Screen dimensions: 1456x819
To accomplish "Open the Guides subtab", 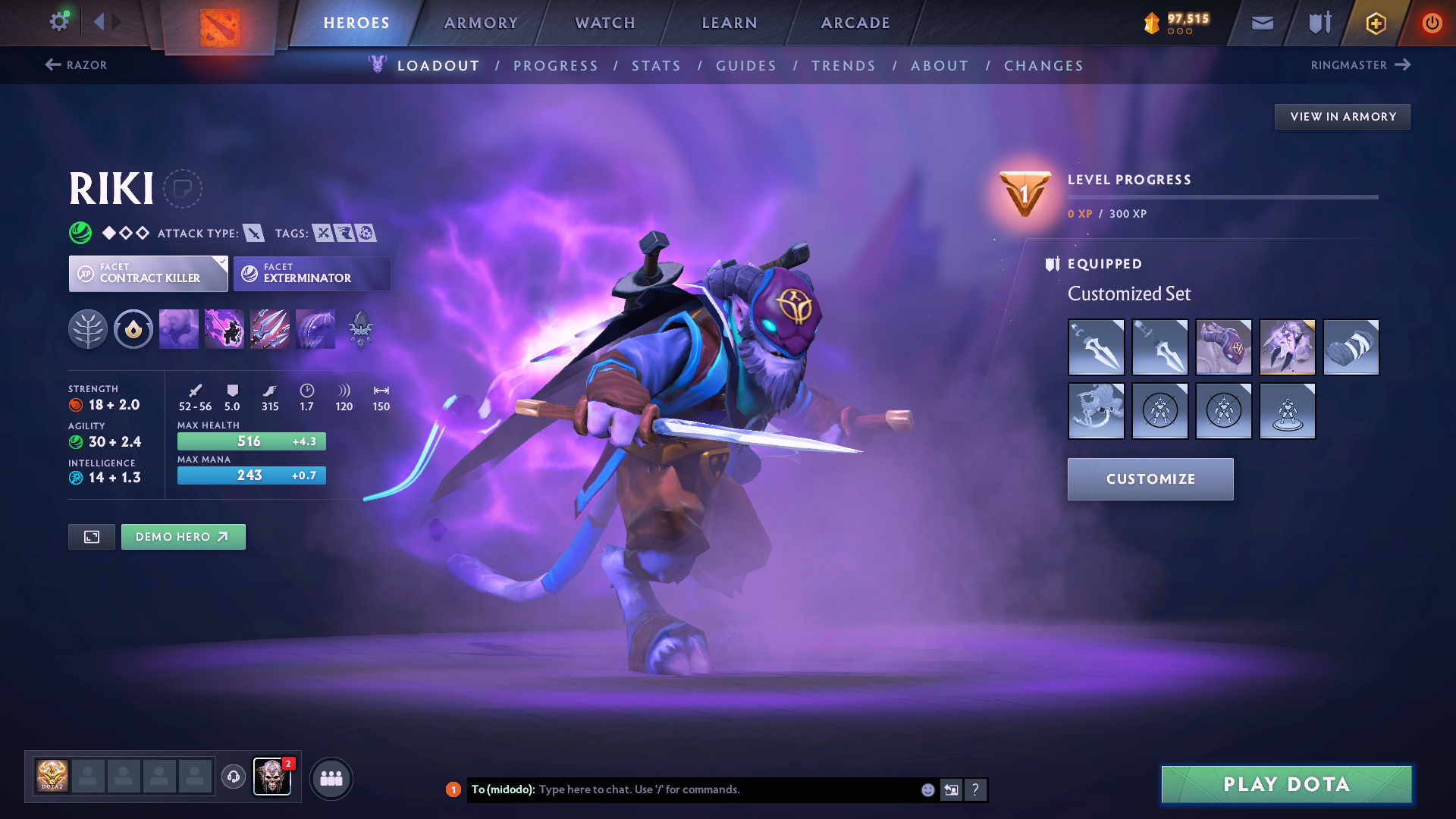I will click(x=746, y=66).
